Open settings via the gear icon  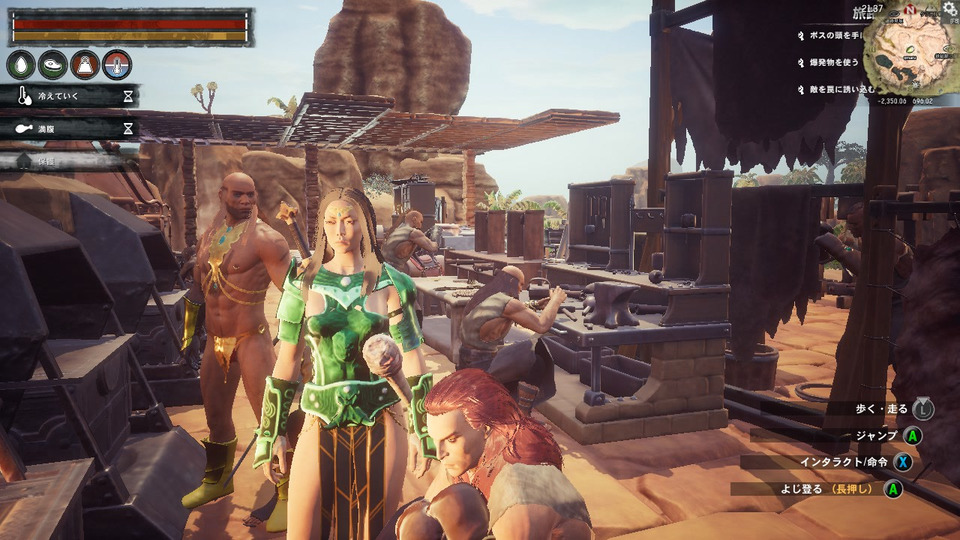[x=950, y=8]
